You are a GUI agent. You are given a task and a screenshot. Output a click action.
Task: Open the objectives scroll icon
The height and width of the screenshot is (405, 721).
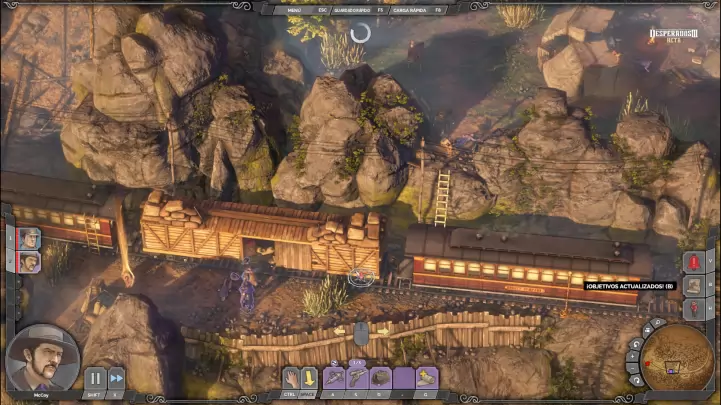click(695, 285)
